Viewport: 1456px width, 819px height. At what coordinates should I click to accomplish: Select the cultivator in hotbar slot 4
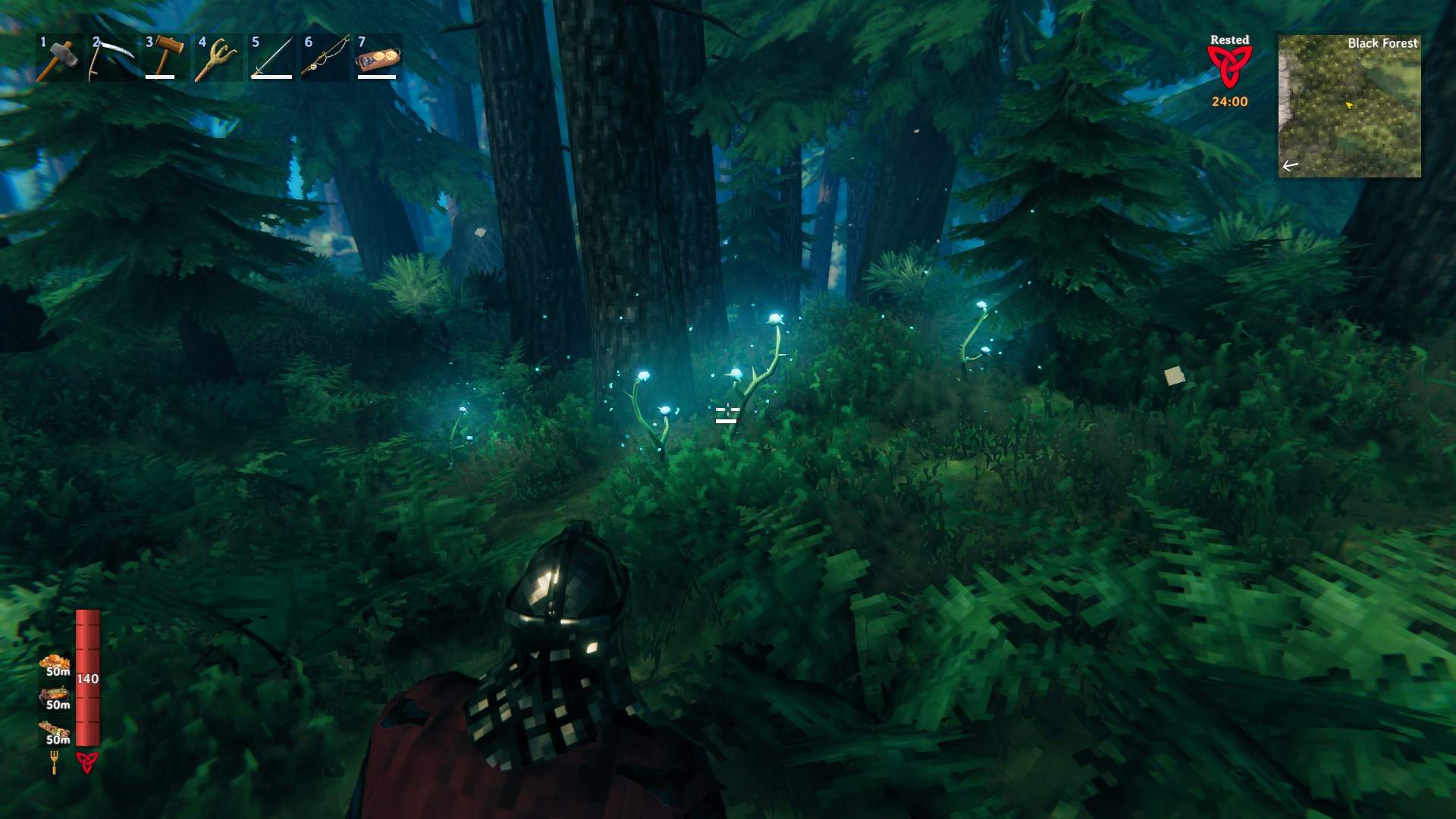pos(218,57)
